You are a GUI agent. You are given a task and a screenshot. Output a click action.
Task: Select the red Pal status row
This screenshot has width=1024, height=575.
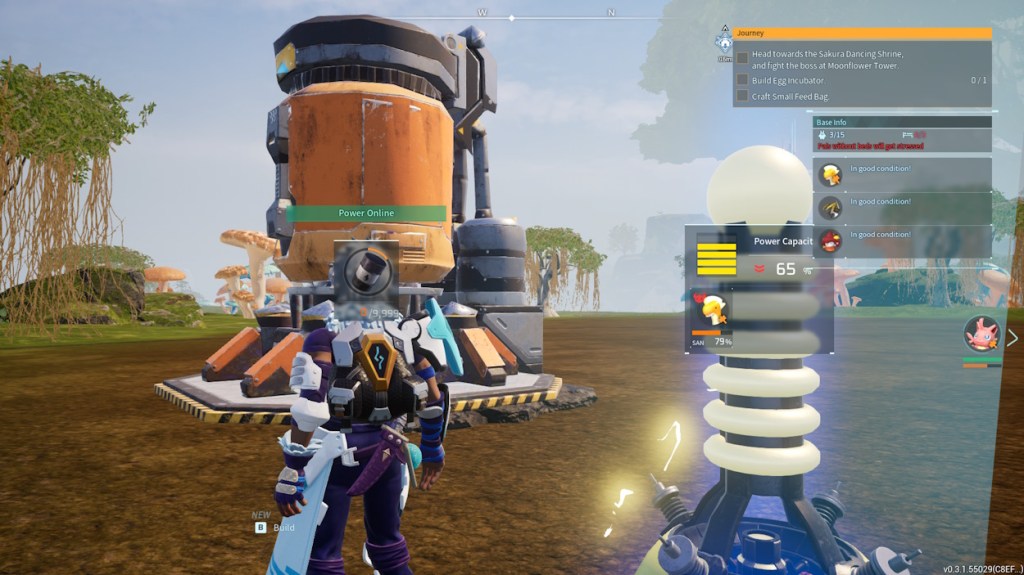click(x=902, y=241)
